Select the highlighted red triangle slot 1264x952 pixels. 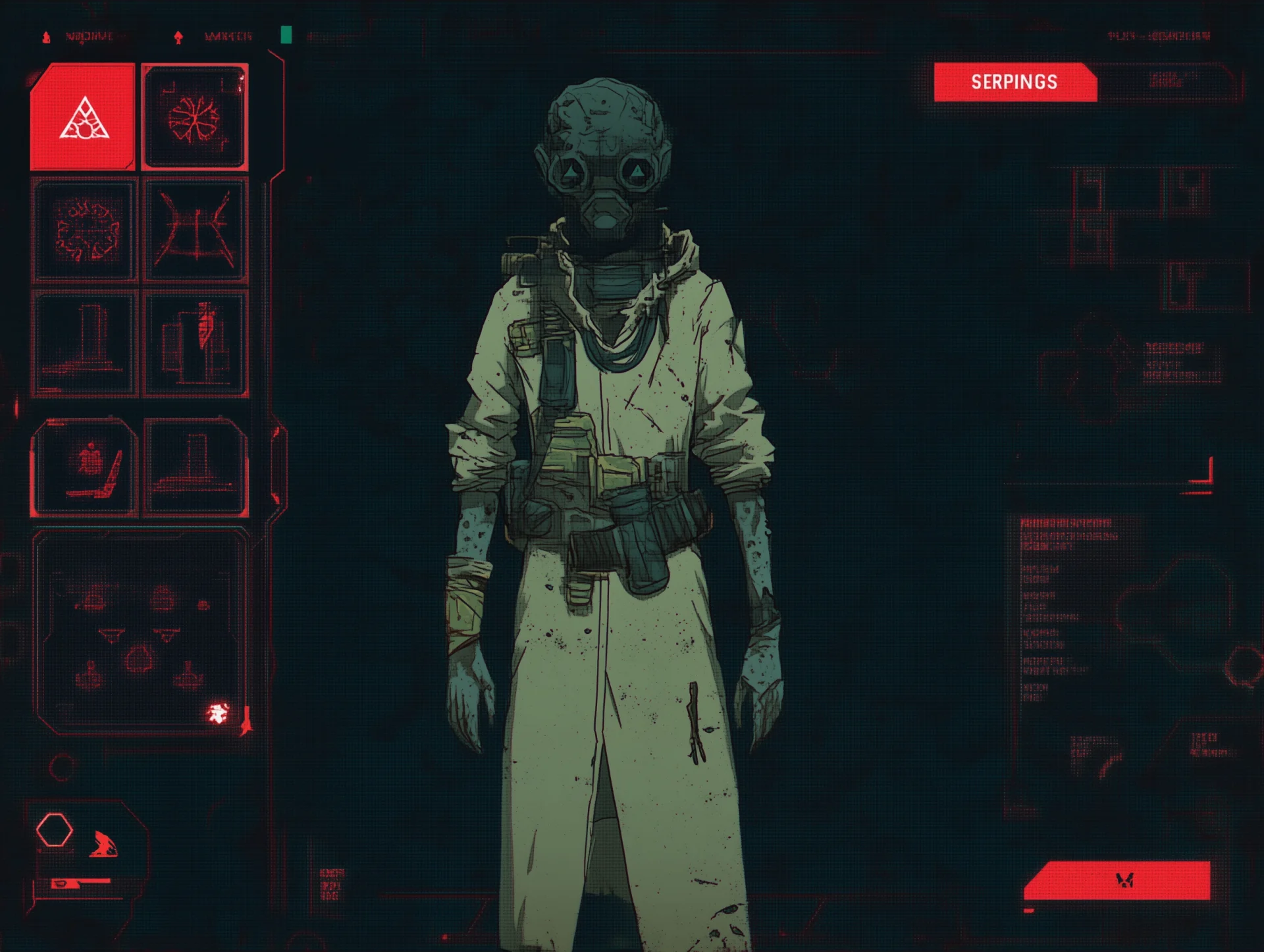click(83, 117)
